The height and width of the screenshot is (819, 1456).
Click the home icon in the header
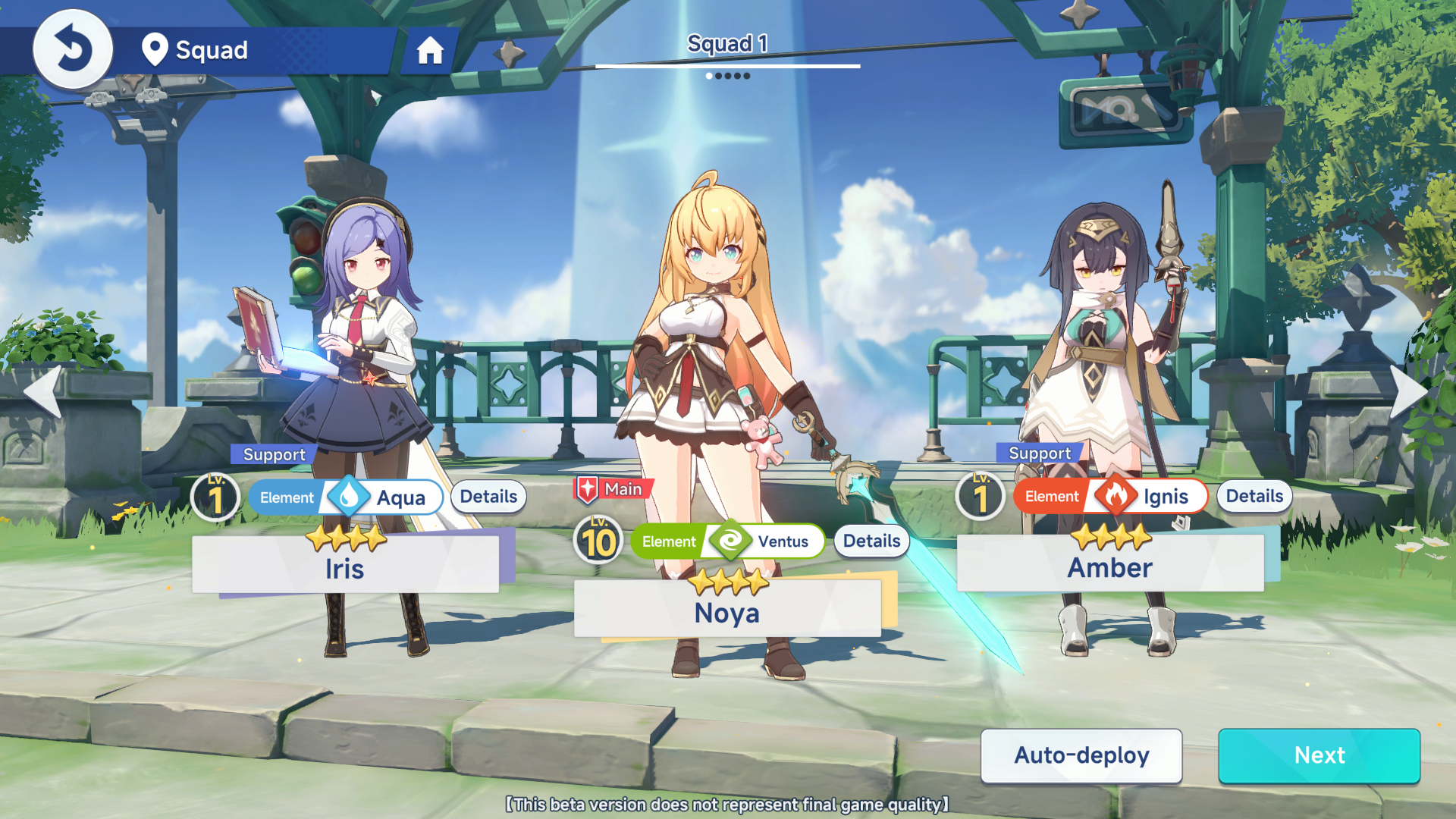tap(431, 52)
